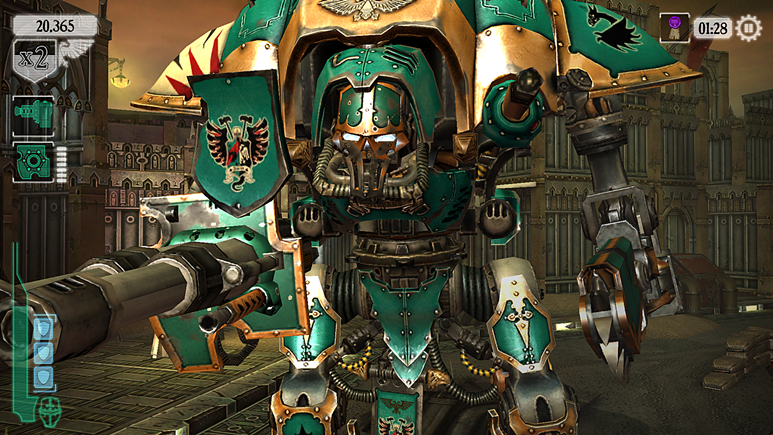
Task: Pause the game with the gear button
Action: coord(748,28)
